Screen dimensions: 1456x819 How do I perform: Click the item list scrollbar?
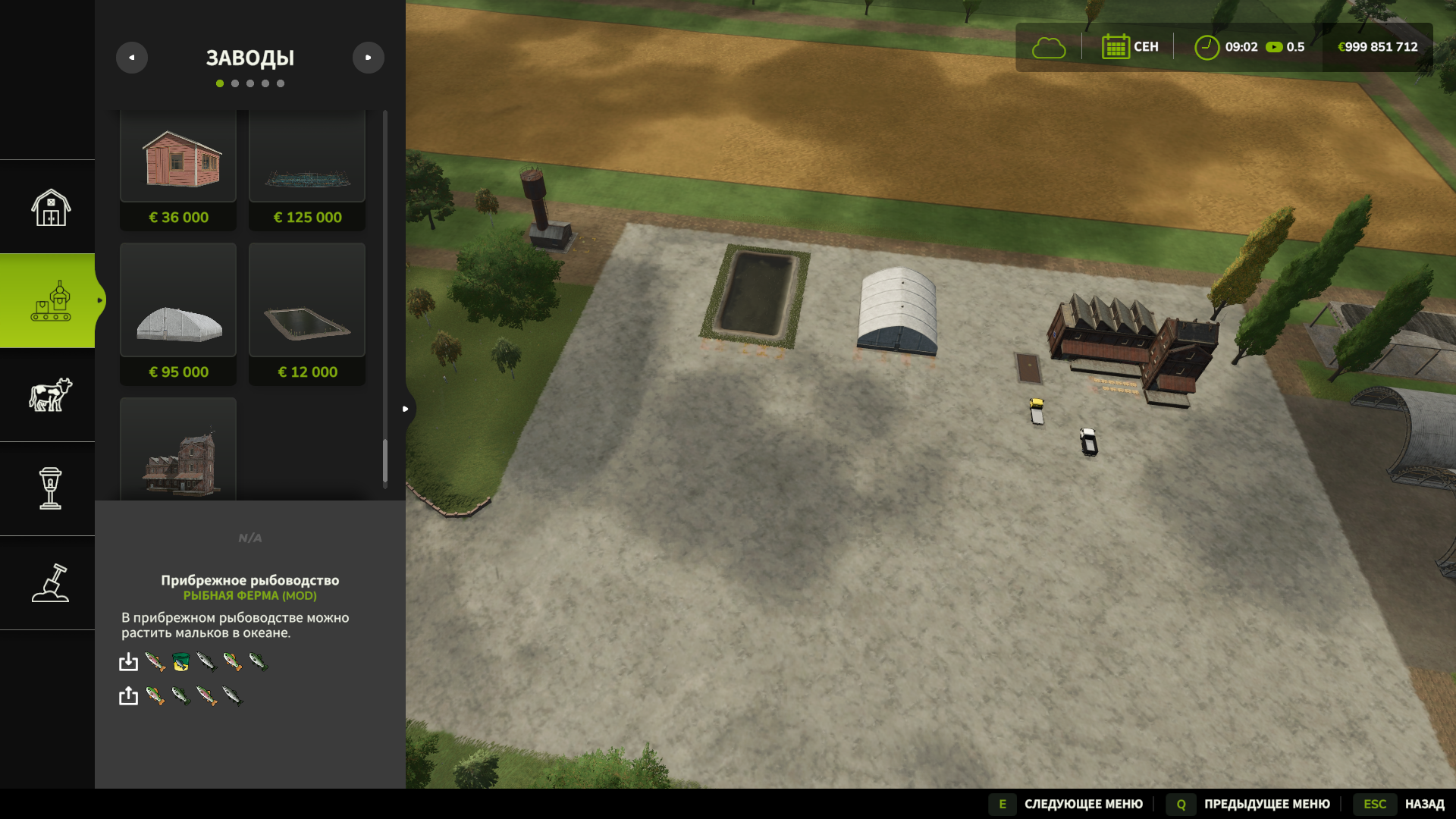[385, 461]
